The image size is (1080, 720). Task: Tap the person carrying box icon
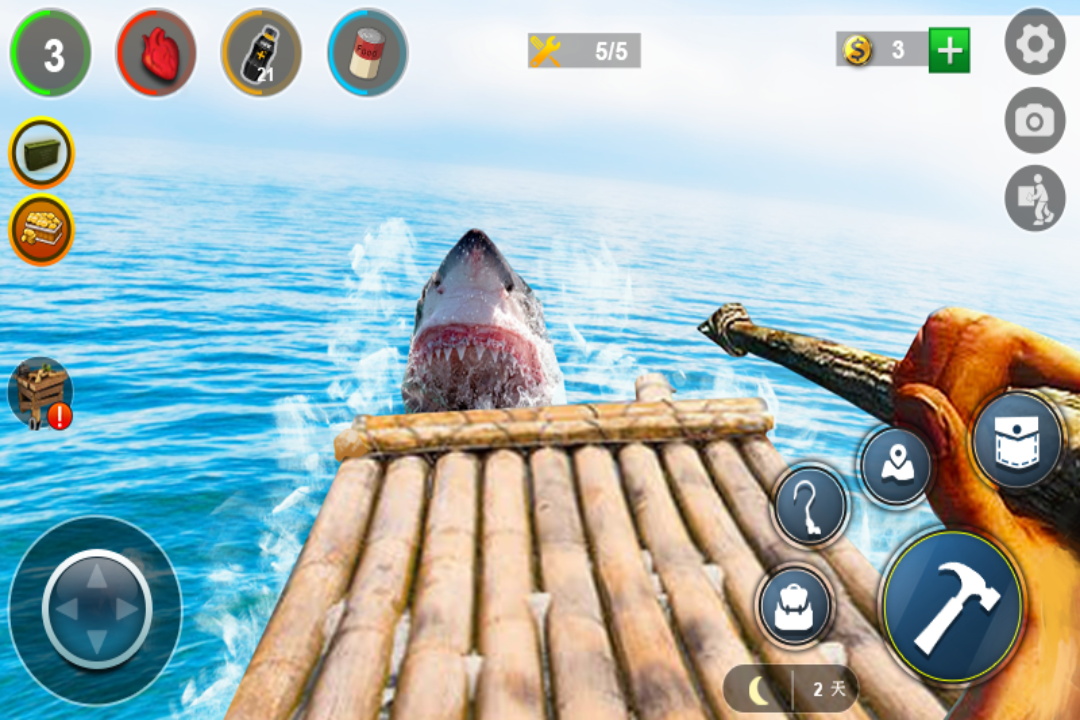point(1034,198)
